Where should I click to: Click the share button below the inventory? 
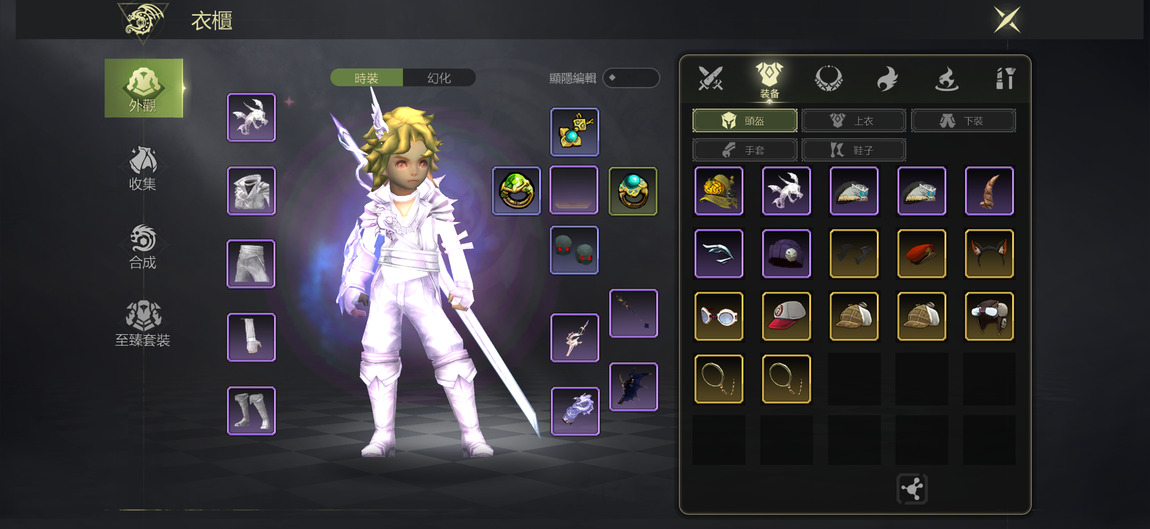[x=912, y=489]
